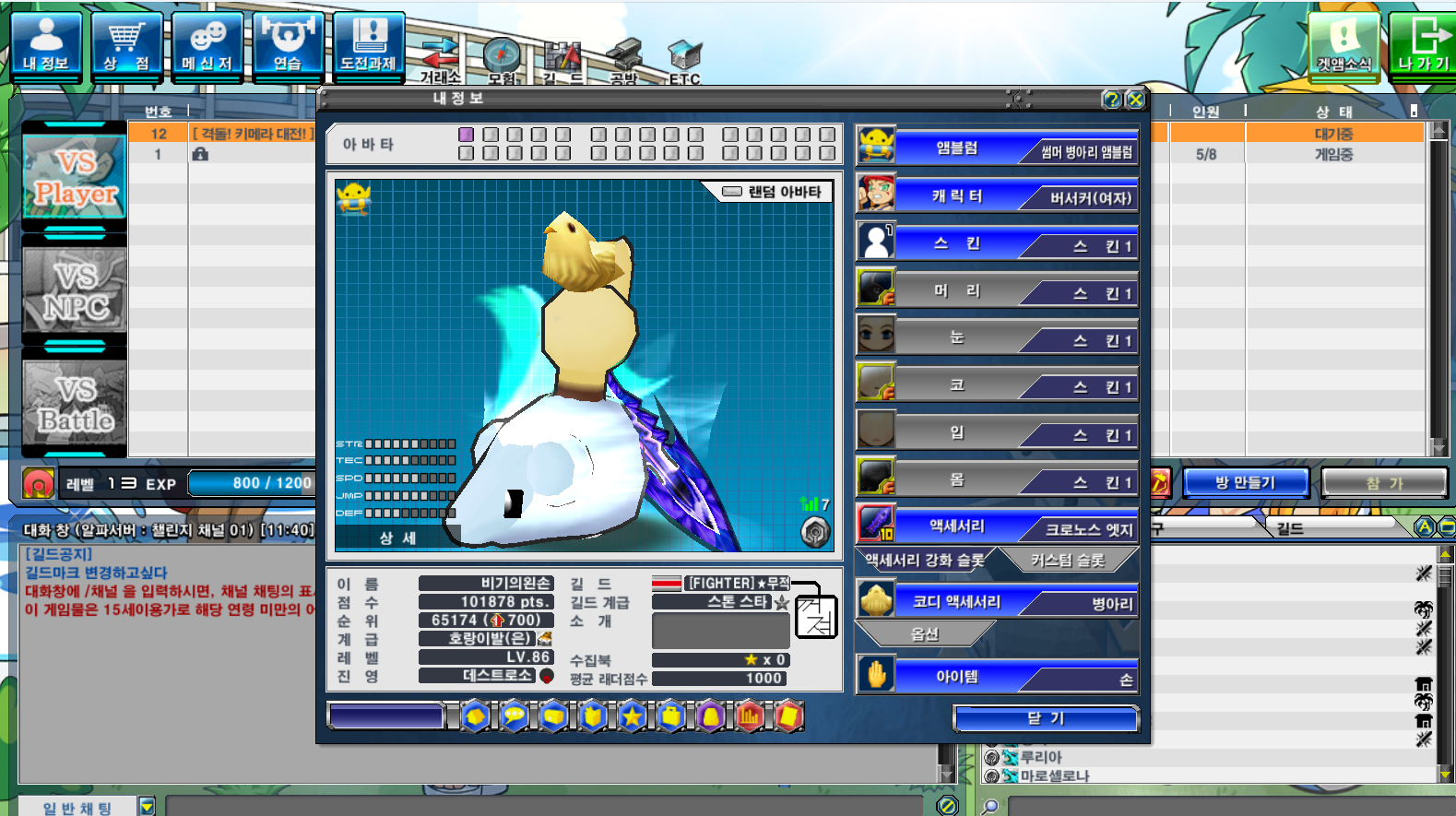Click the 나가기 exit button
The width and height of the screenshot is (1456, 816).
pyautogui.click(x=1422, y=45)
